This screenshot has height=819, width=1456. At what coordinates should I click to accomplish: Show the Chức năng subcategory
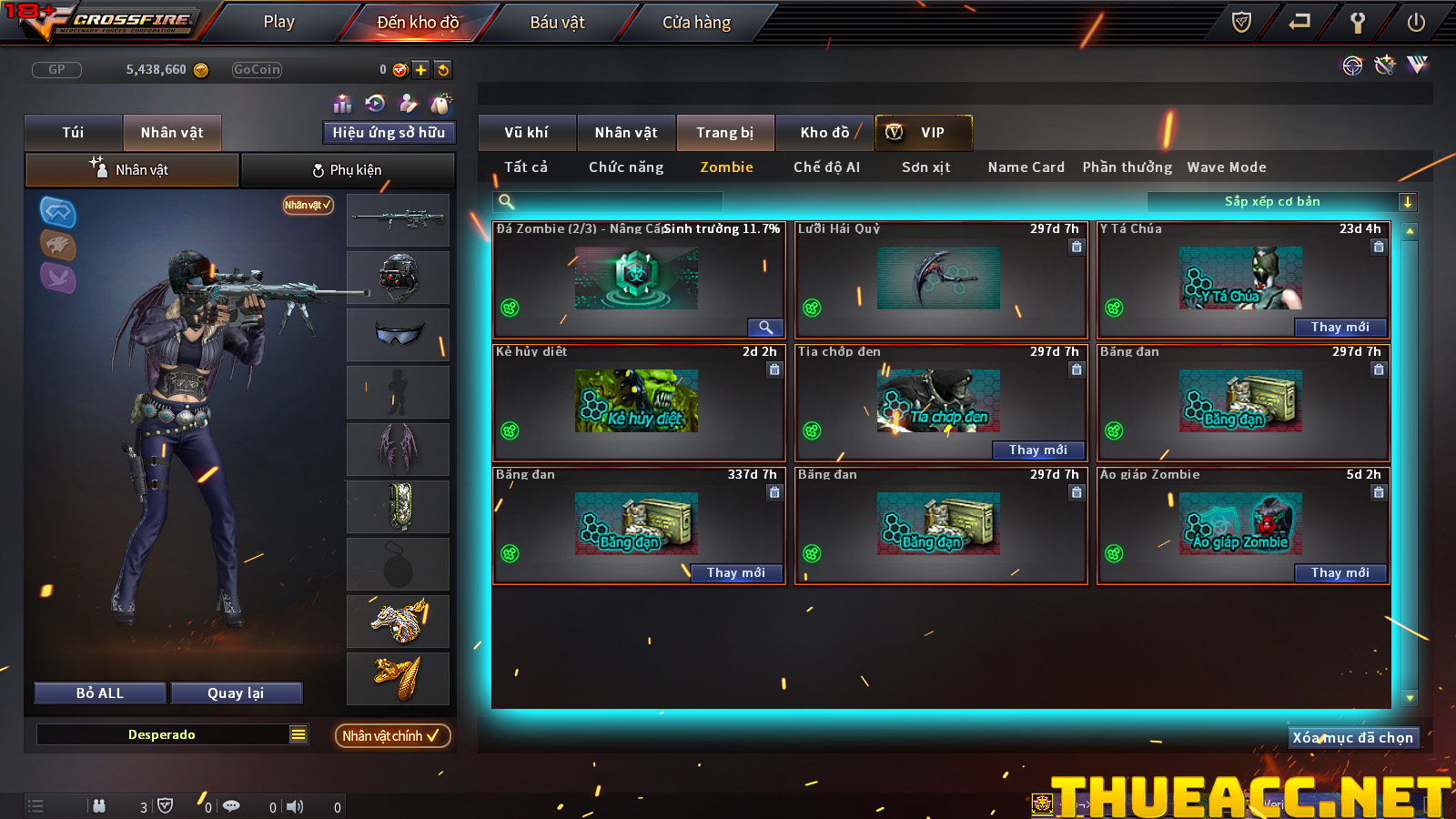(626, 167)
